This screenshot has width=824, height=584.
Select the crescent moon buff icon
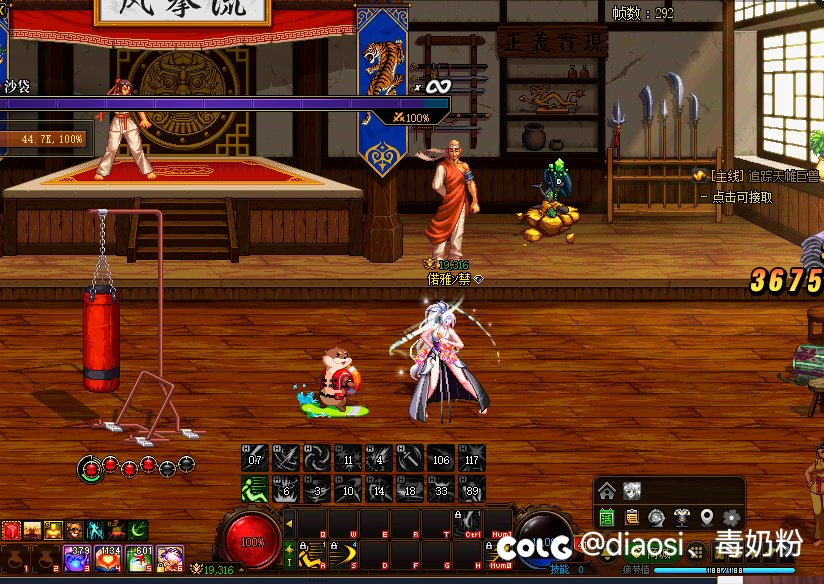[x=139, y=530]
